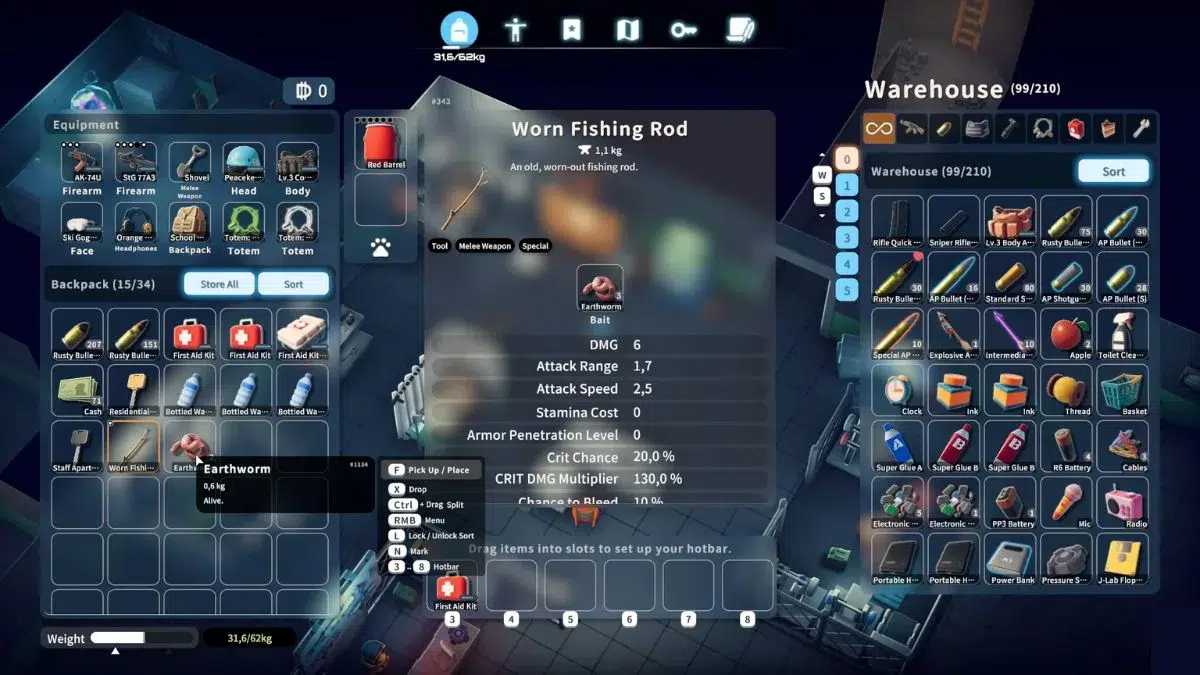
Task: Switch to warehouse page 3
Action: pos(846,238)
